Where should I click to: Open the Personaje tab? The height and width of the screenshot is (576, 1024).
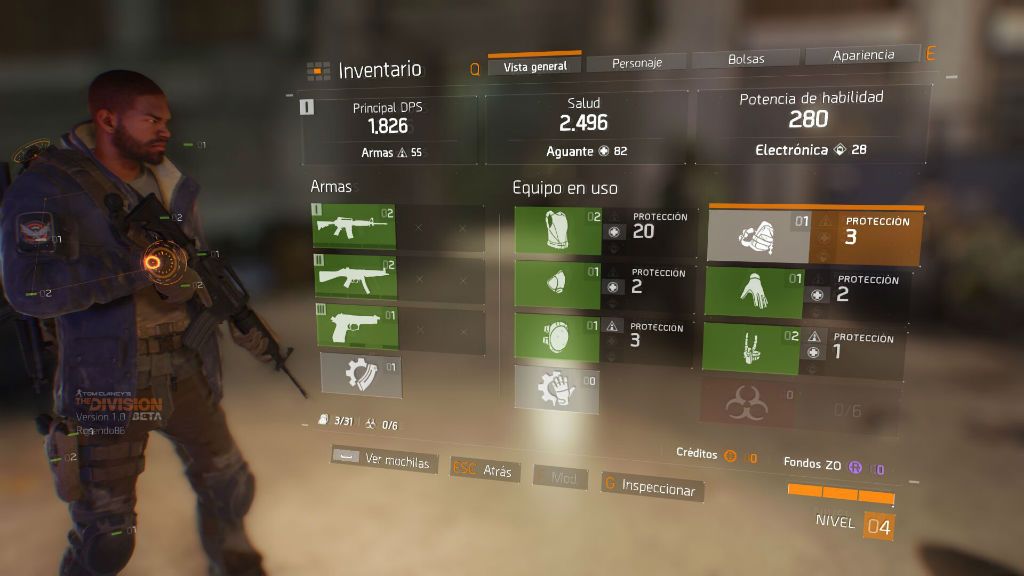pos(637,62)
